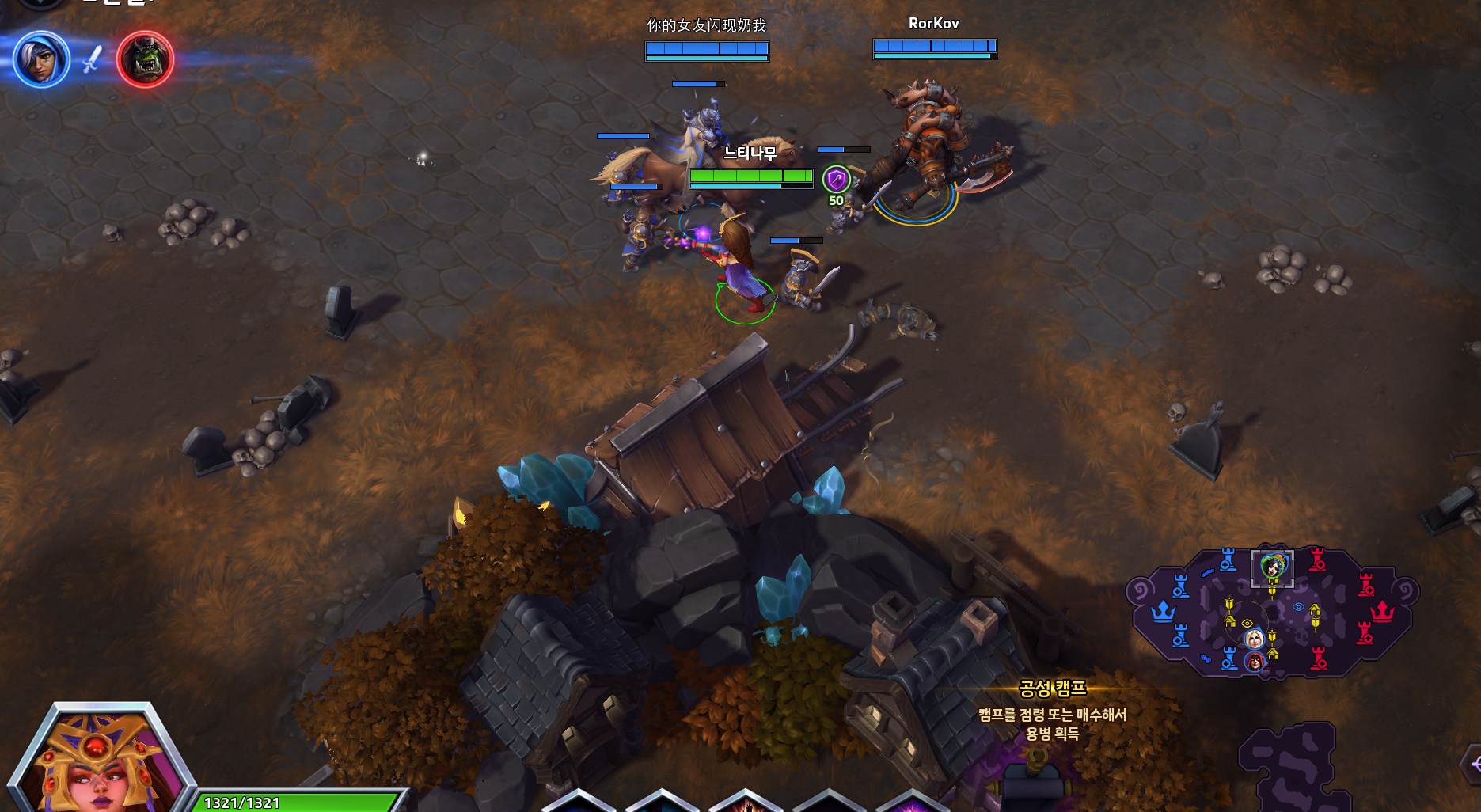Screen dimensions: 1481x812
Task: Select the red orc portrait in kill feed
Action: point(145,59)
